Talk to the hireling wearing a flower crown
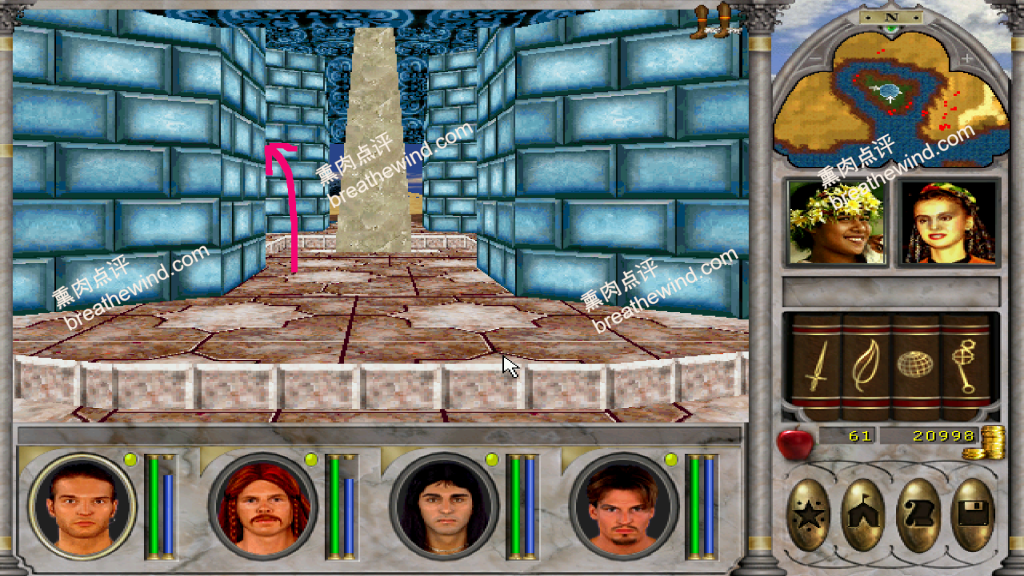 coord(836,222)
